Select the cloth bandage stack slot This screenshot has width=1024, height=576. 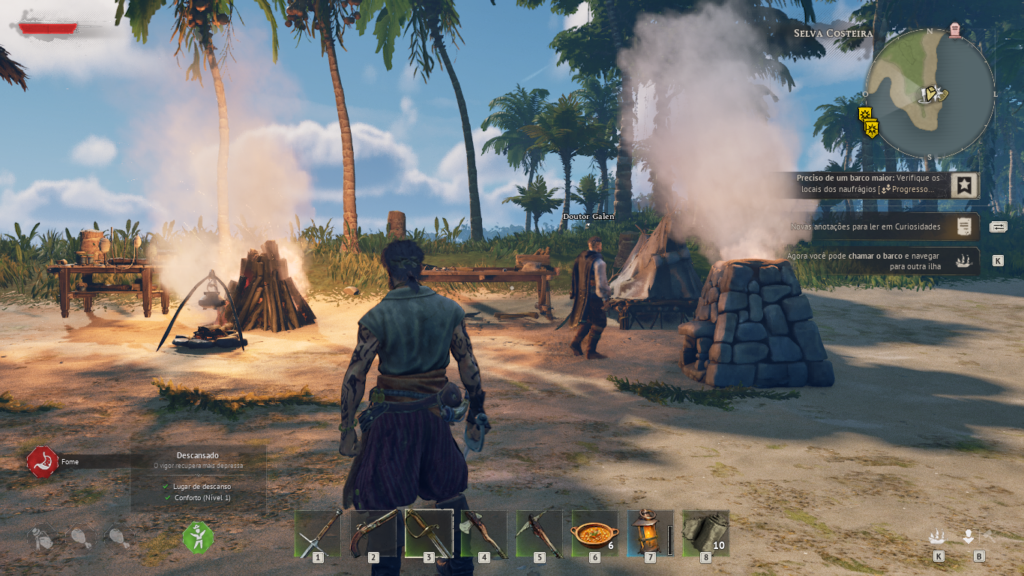pyautogui.click(x=705, y=534)
